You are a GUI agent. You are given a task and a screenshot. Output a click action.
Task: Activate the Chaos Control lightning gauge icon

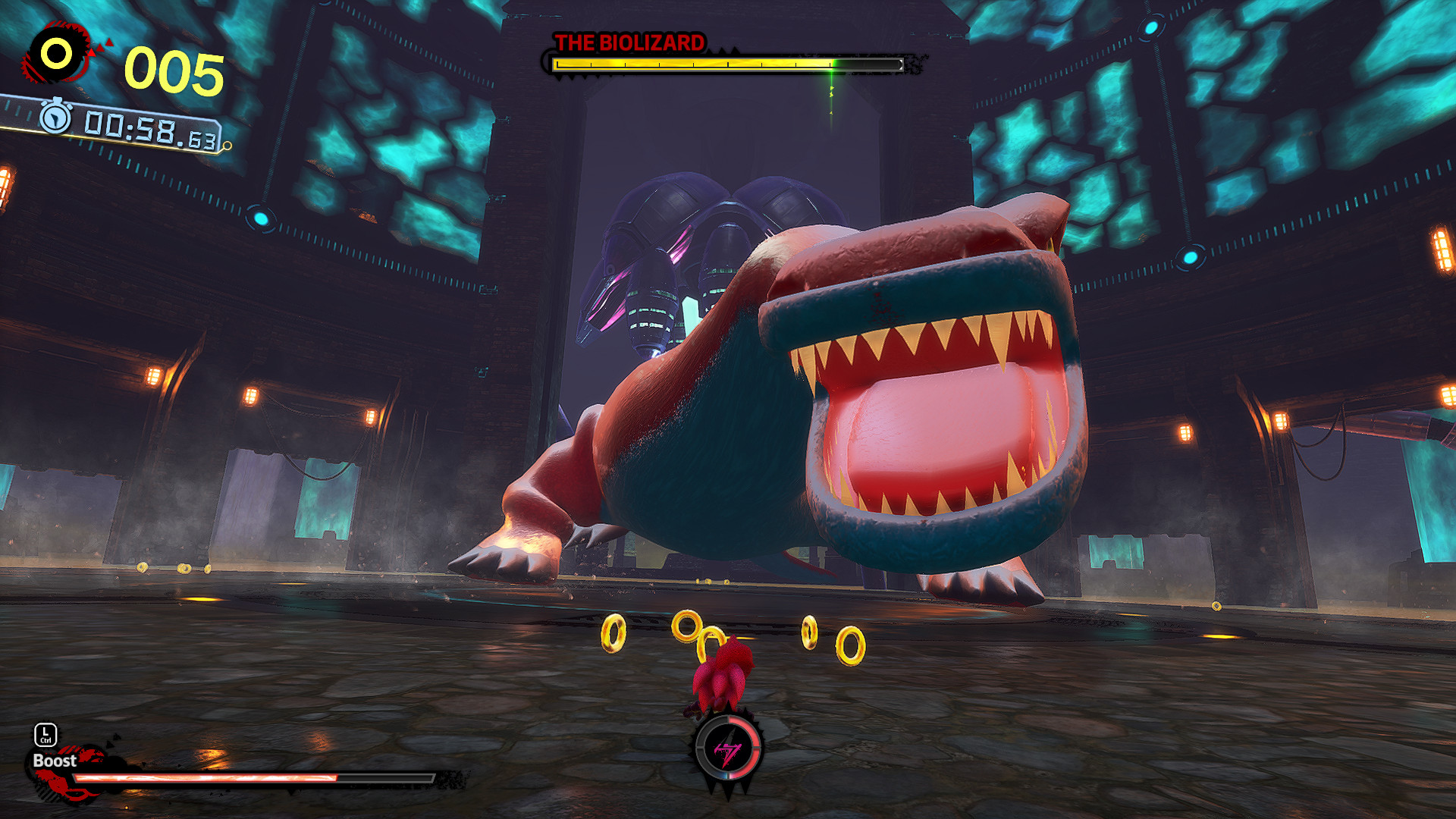point(729,749)
